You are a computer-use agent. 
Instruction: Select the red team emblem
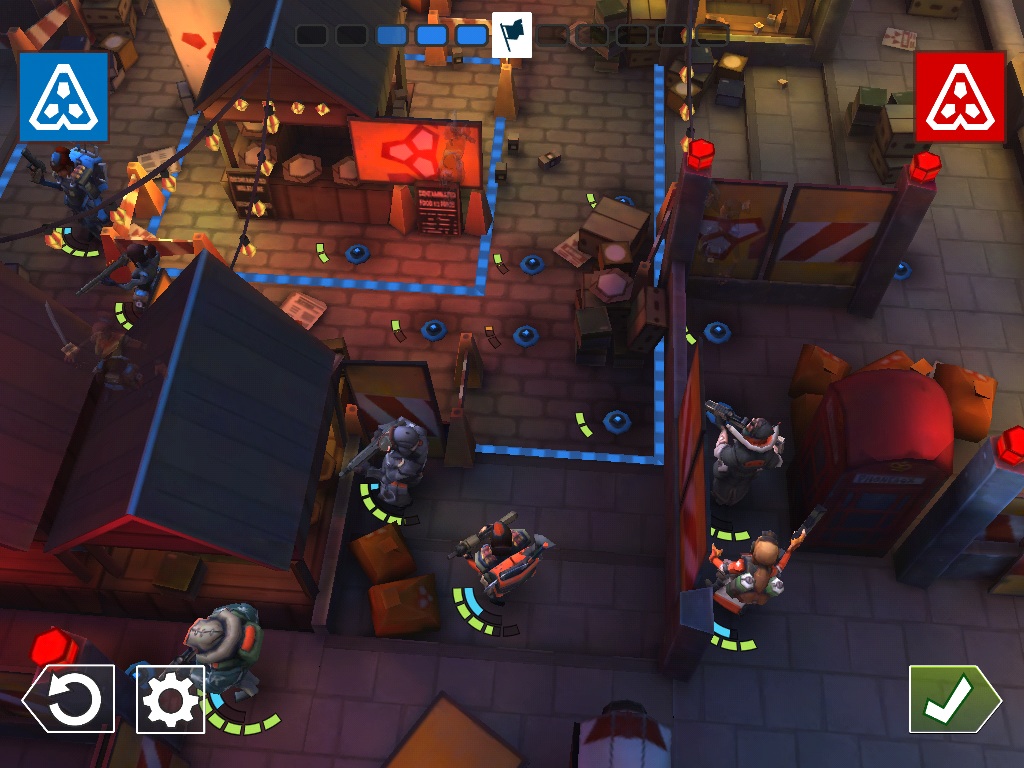959,97
